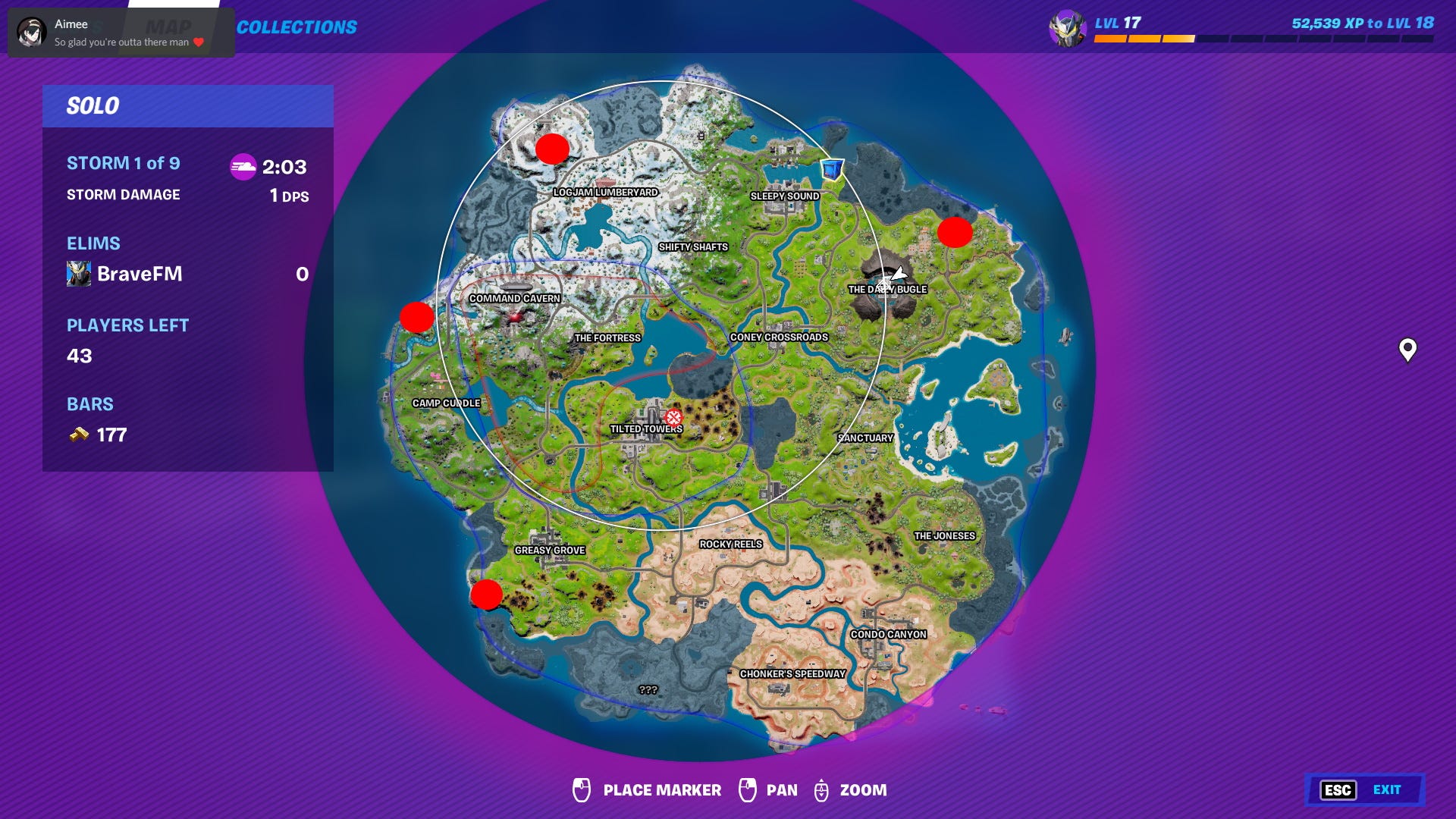Screen dimensions: 1456x819
Task: Click the Place Marker mouse icon
Action: pos(582,790)
